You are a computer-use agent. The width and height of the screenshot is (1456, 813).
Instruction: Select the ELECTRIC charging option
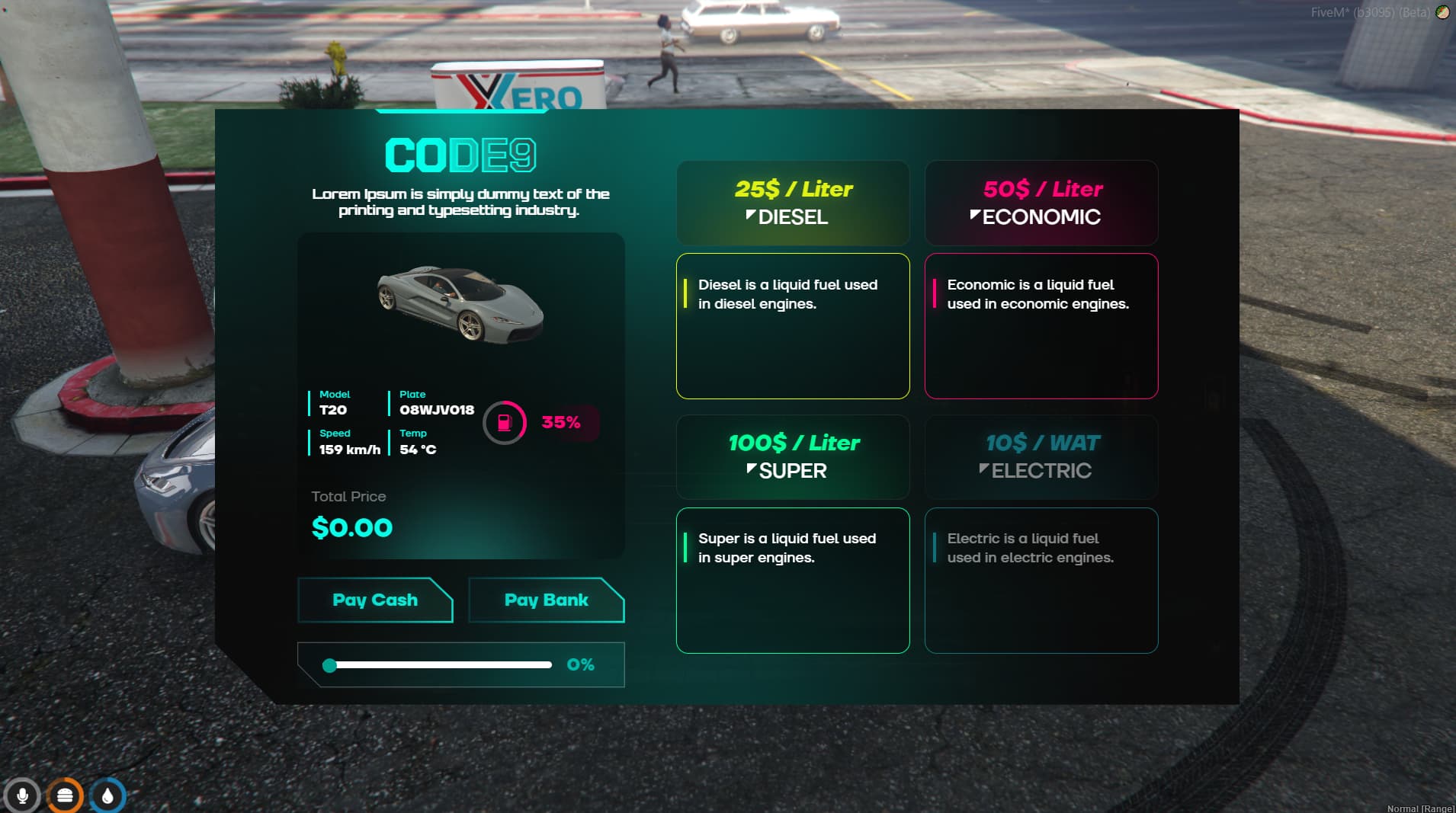click(x=1041, y=457)
